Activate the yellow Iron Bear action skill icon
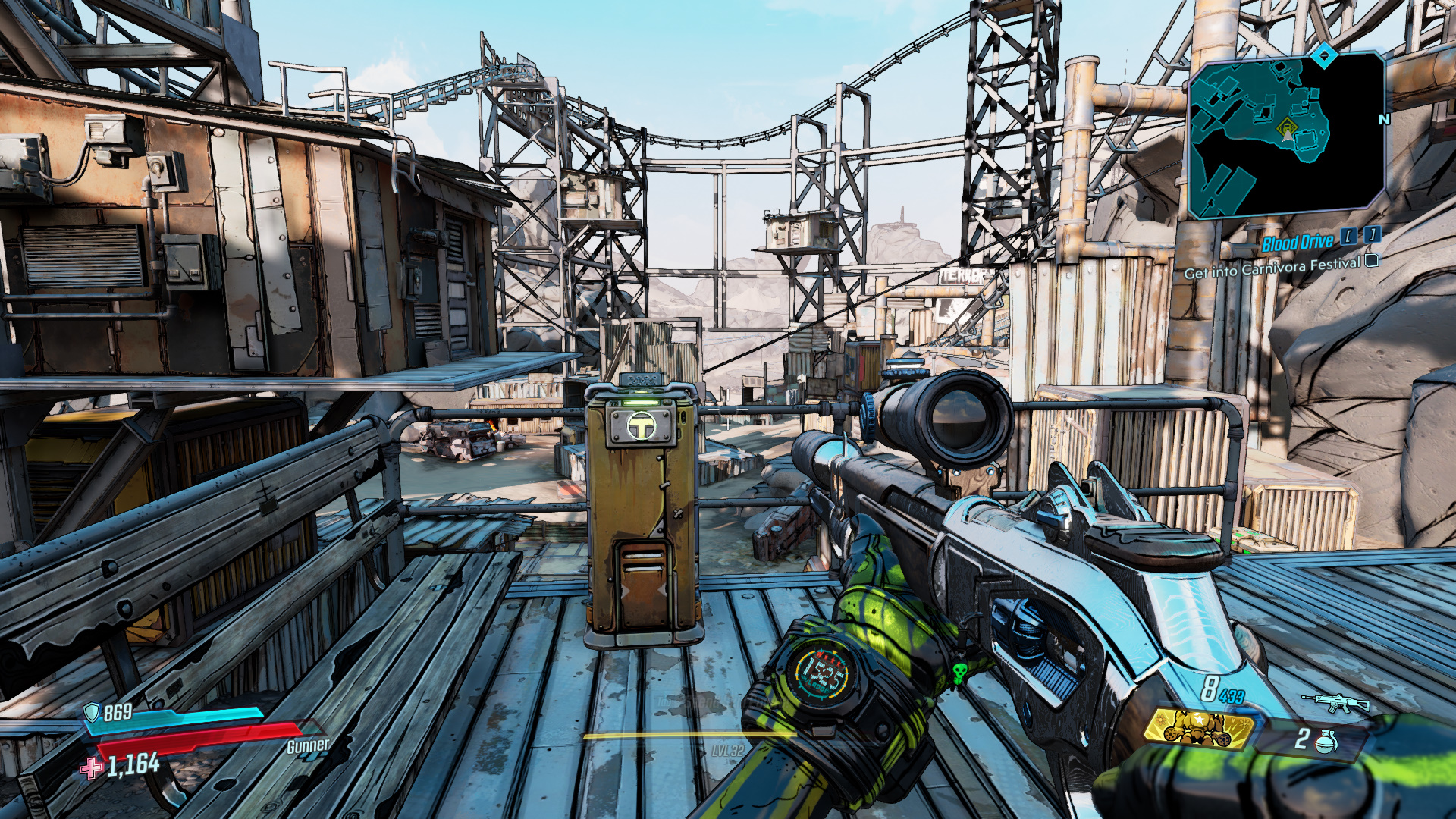The width and height of the screenshot is (1456, 819). click(1198, 728)
